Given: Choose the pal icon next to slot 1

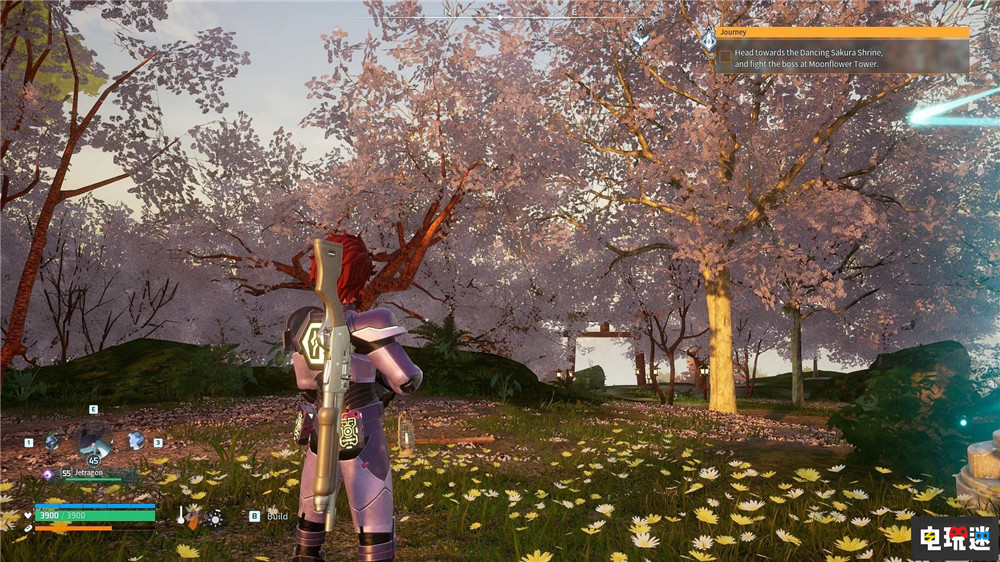Looking at the screenshot, I should point(51,441).
